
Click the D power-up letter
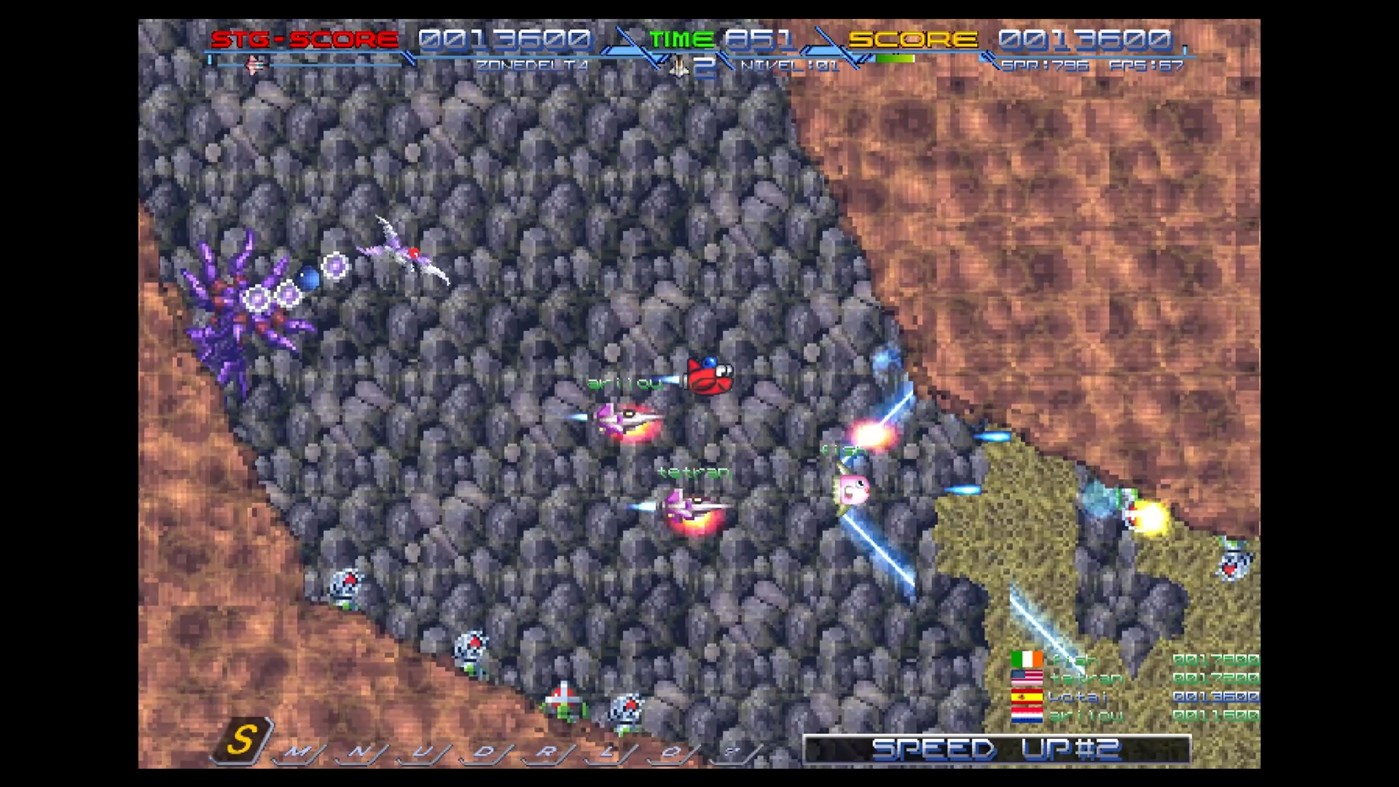(483, 749)
